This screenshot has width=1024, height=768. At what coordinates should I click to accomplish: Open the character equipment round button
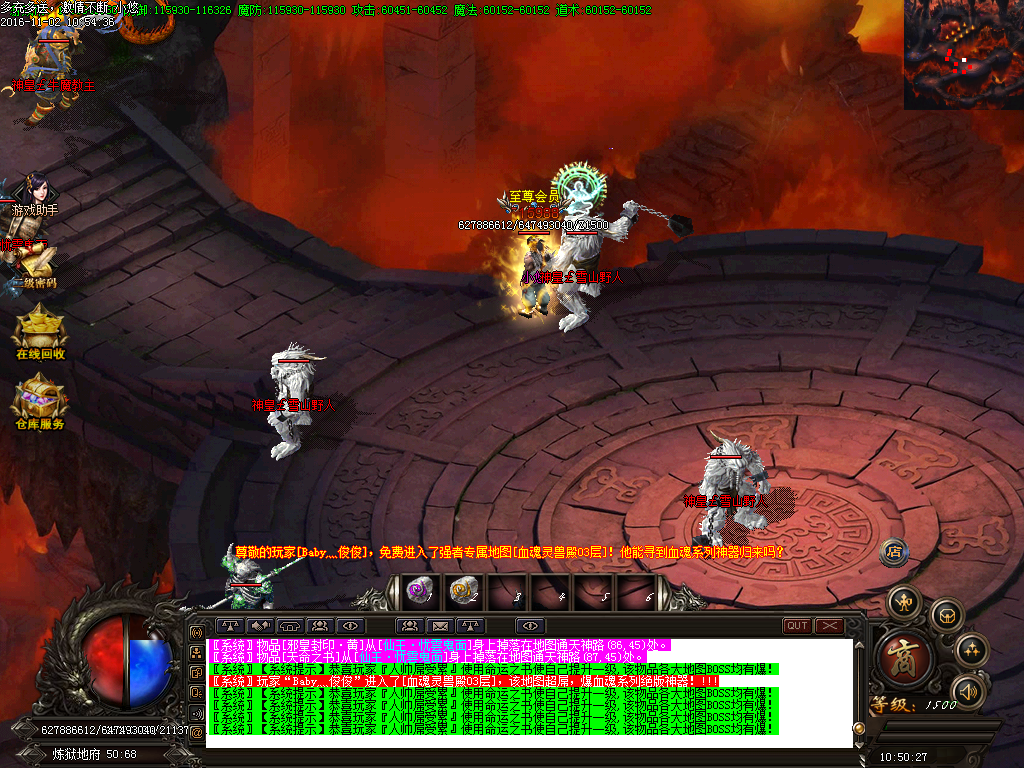[x=906, y=601]
